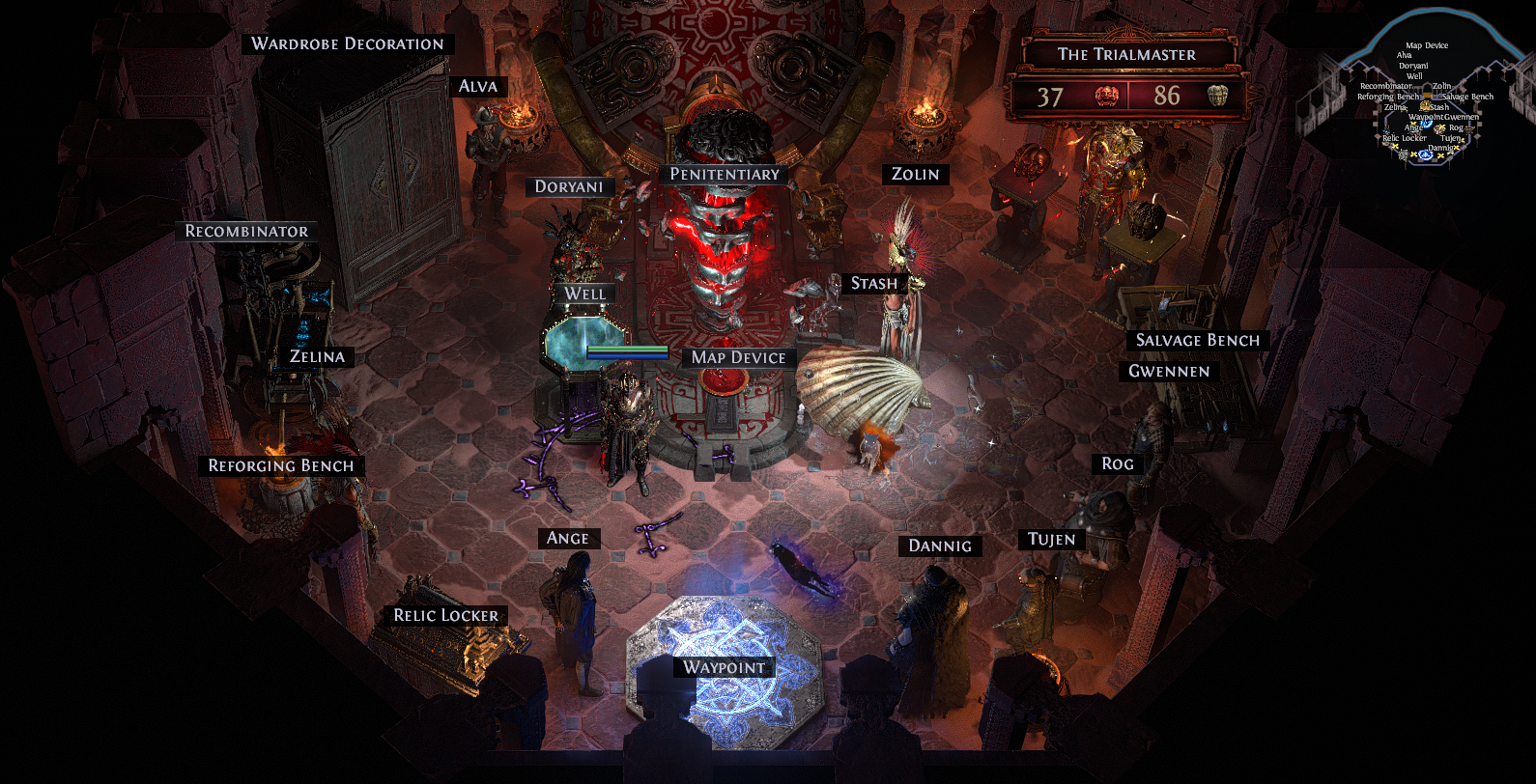Open the Recombinator via its label
Viewport: 1536px width, 784px height.
[246, 231]
